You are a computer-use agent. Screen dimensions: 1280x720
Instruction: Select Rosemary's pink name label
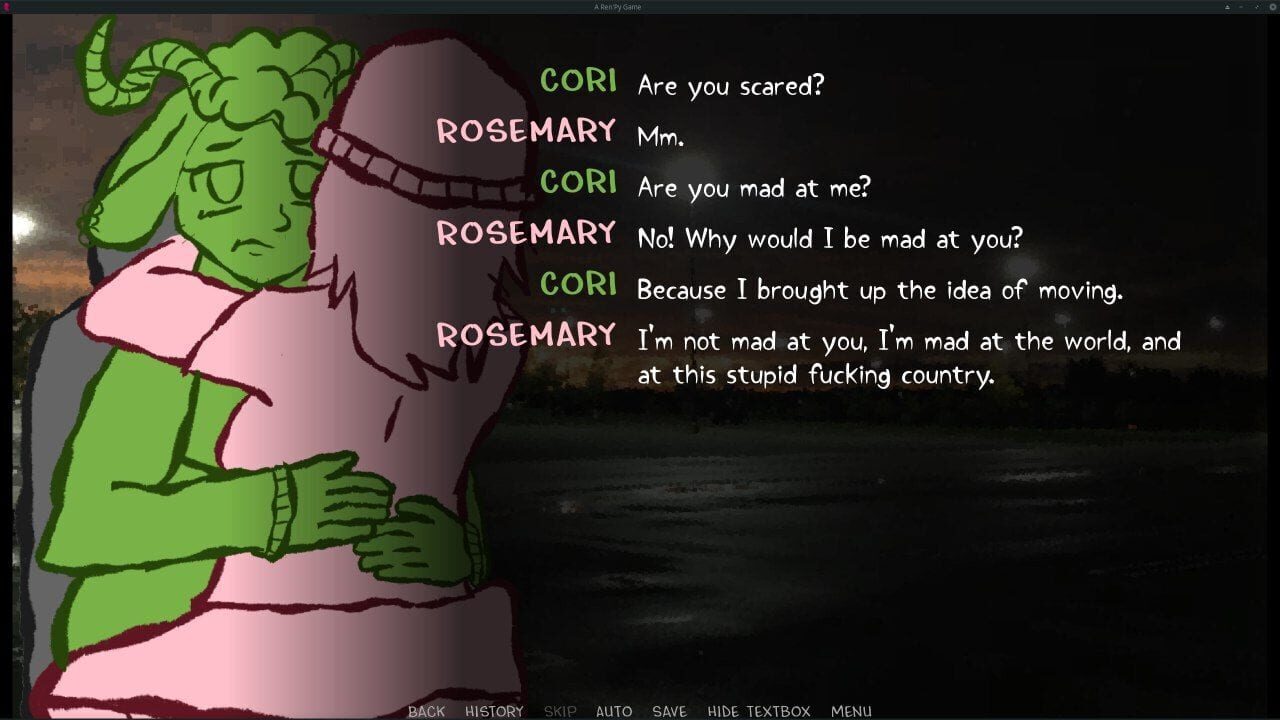pos(527,131)
